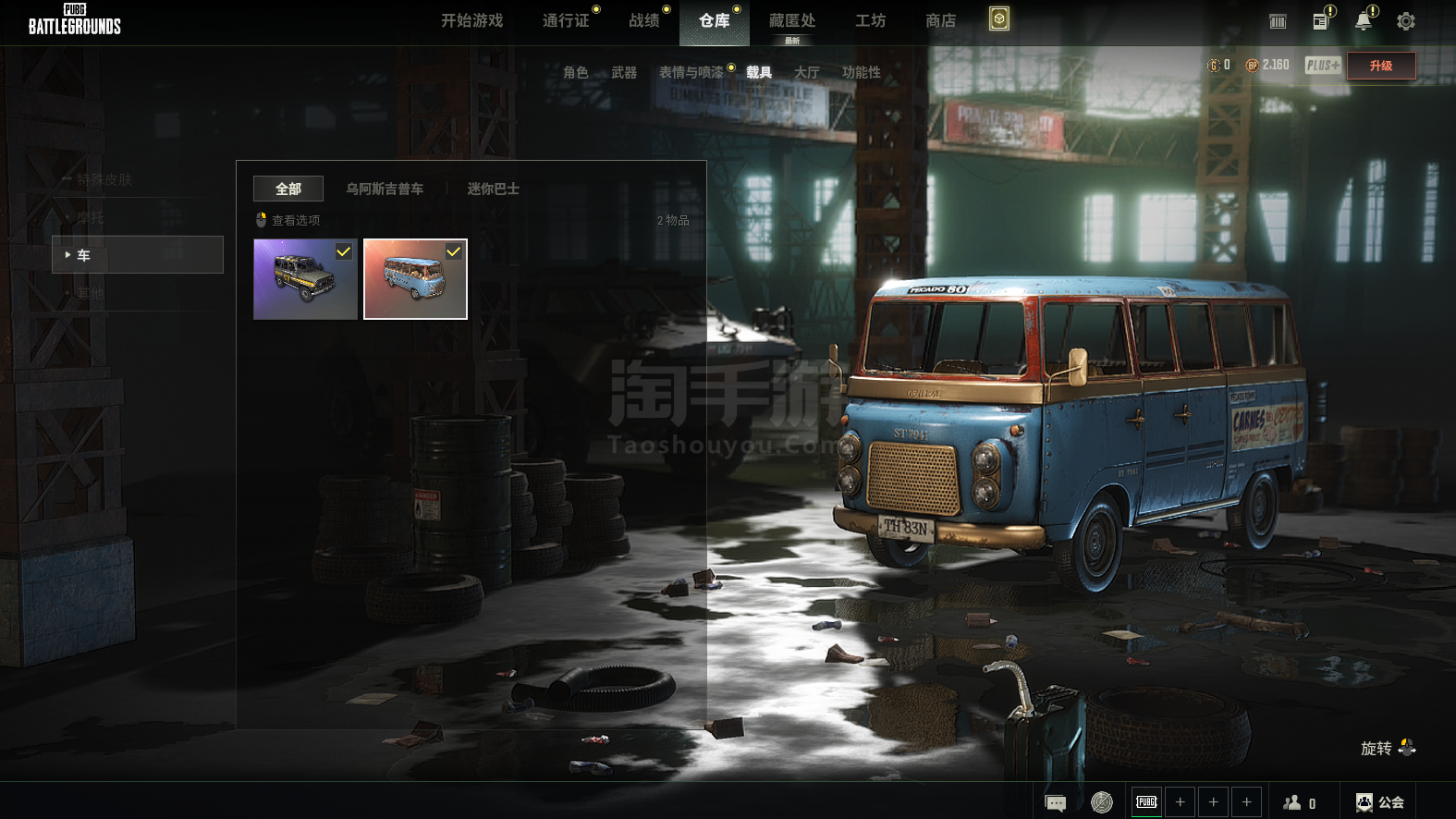Switch to the 通行证 pass tab
The image size is (1456, 819).
point(566,20)
